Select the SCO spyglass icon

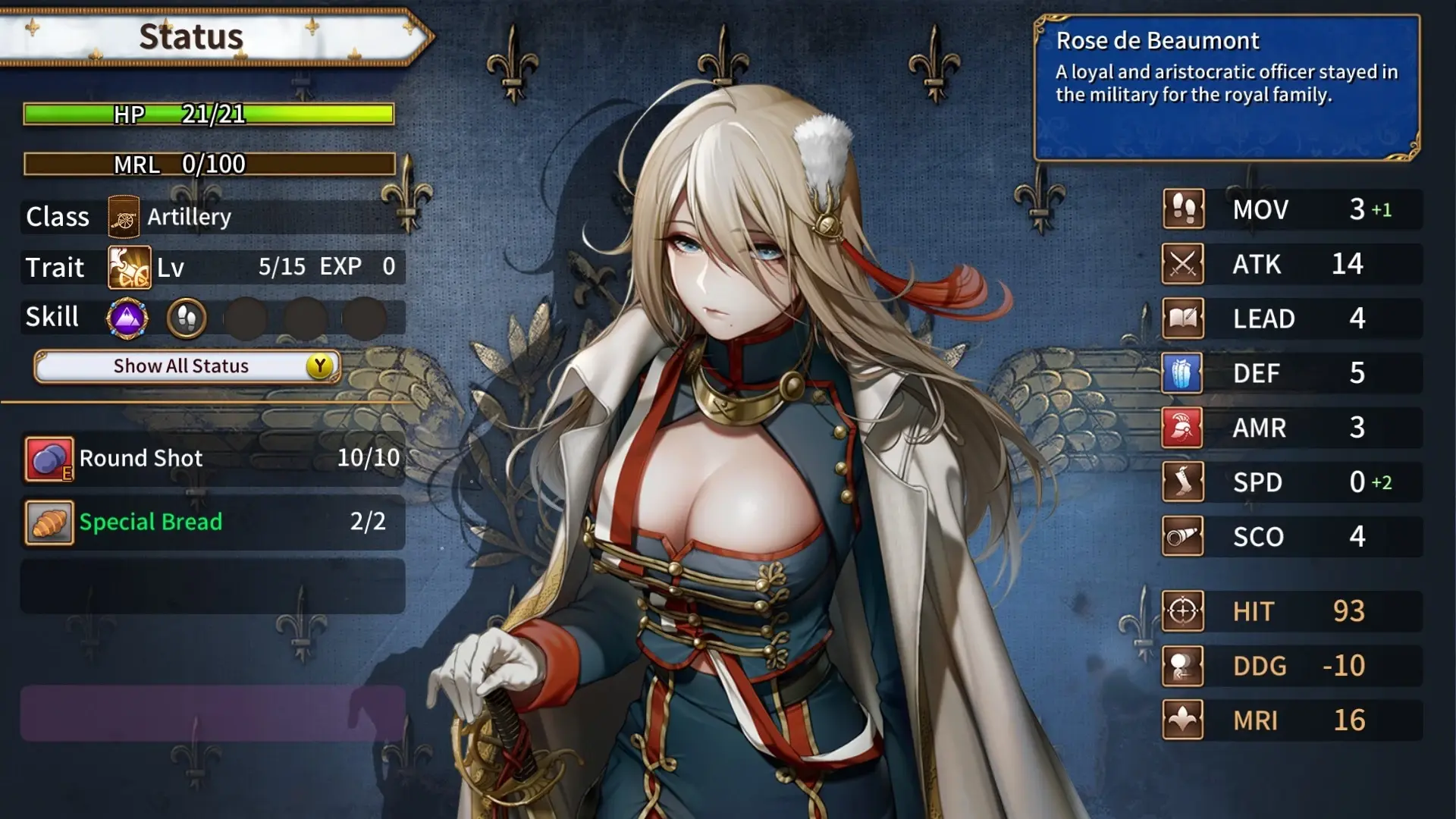(x=1183, y=537)
